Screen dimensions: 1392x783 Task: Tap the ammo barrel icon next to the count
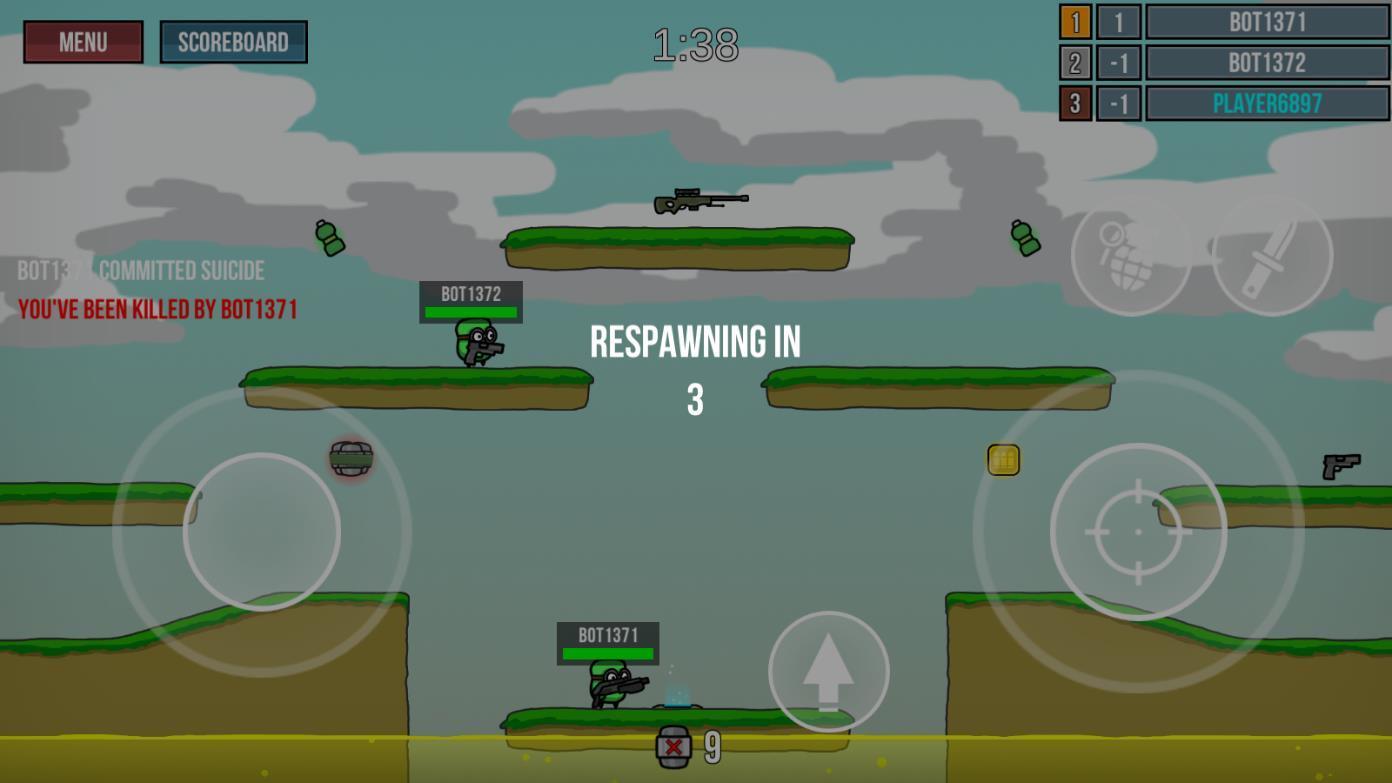(676, 744)
